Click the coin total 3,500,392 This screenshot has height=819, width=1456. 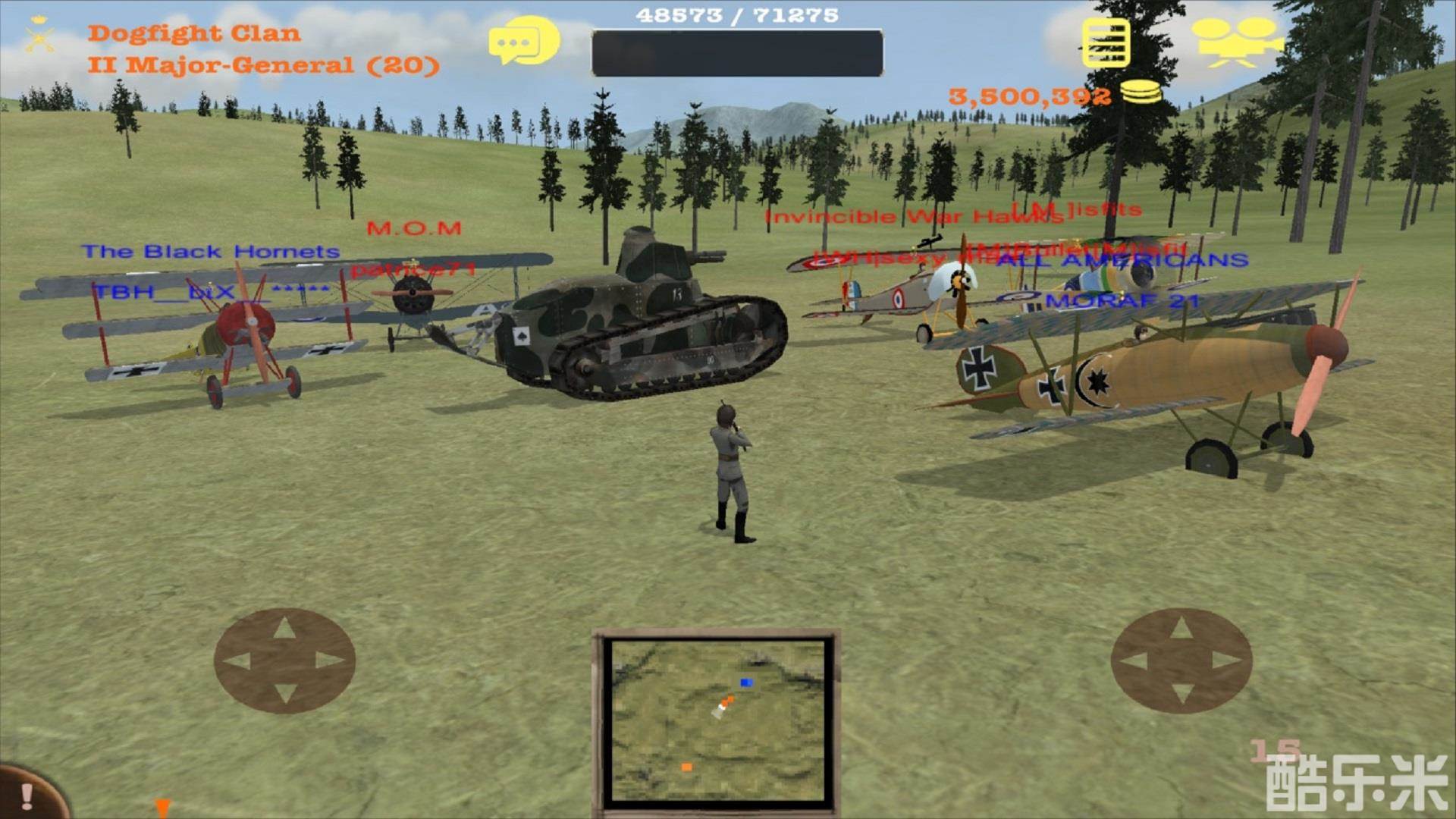tap(1031, 96)
